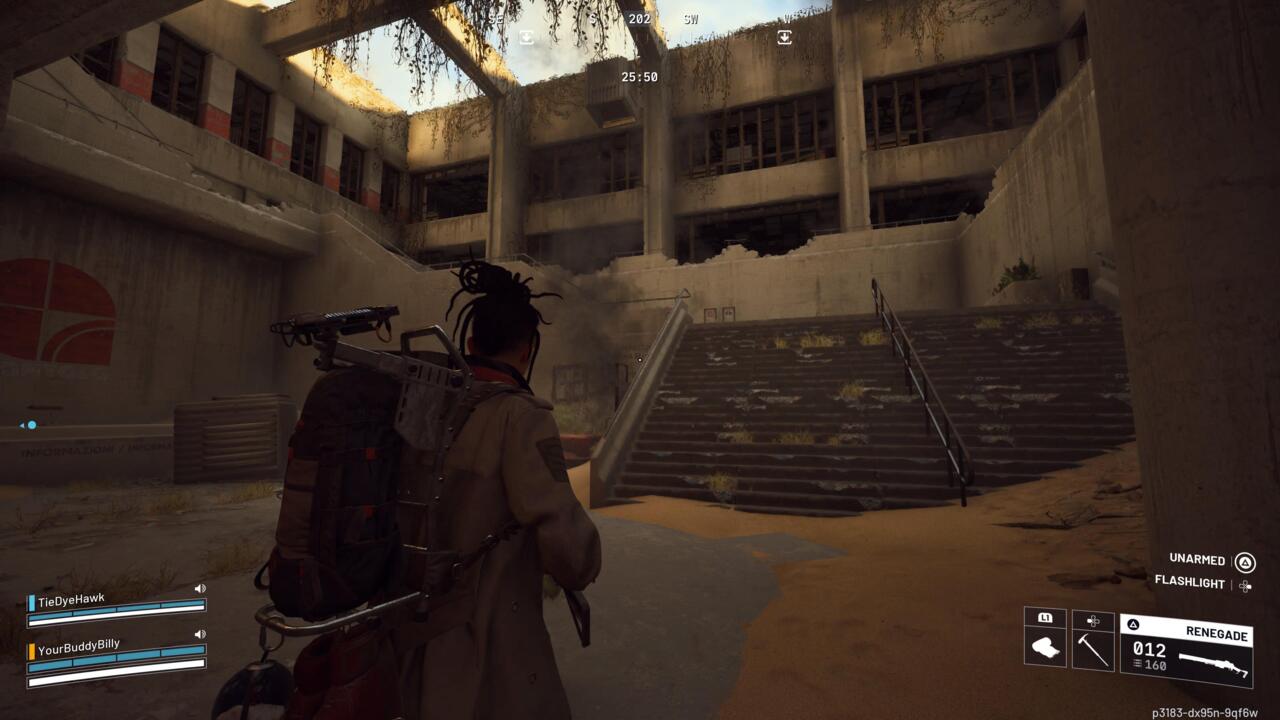This screenshot has height=720, width=1280.
Task: Mute YourBuddyBilly's voice chat speaker
Action: coord(200,634)
